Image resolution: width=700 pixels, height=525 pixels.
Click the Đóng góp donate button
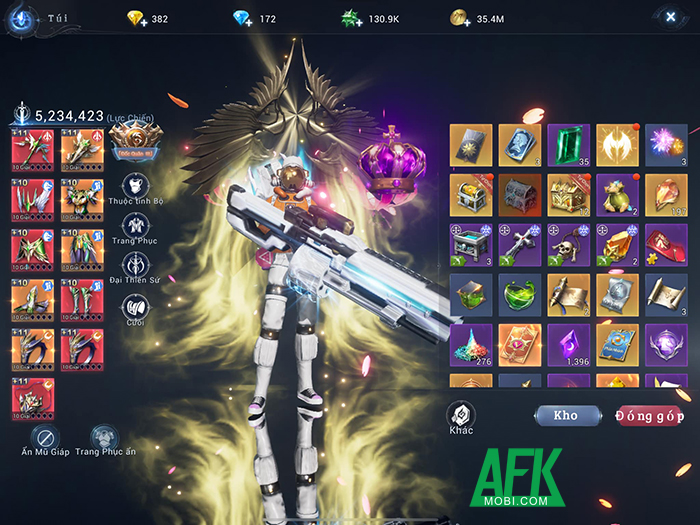point(650,415)
